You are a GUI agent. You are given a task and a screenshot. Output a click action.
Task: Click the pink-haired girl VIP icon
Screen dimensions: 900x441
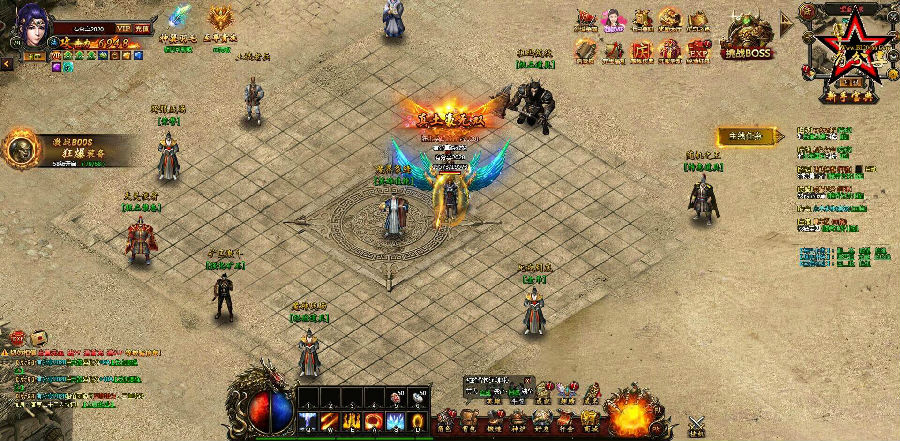coord(614,20)
